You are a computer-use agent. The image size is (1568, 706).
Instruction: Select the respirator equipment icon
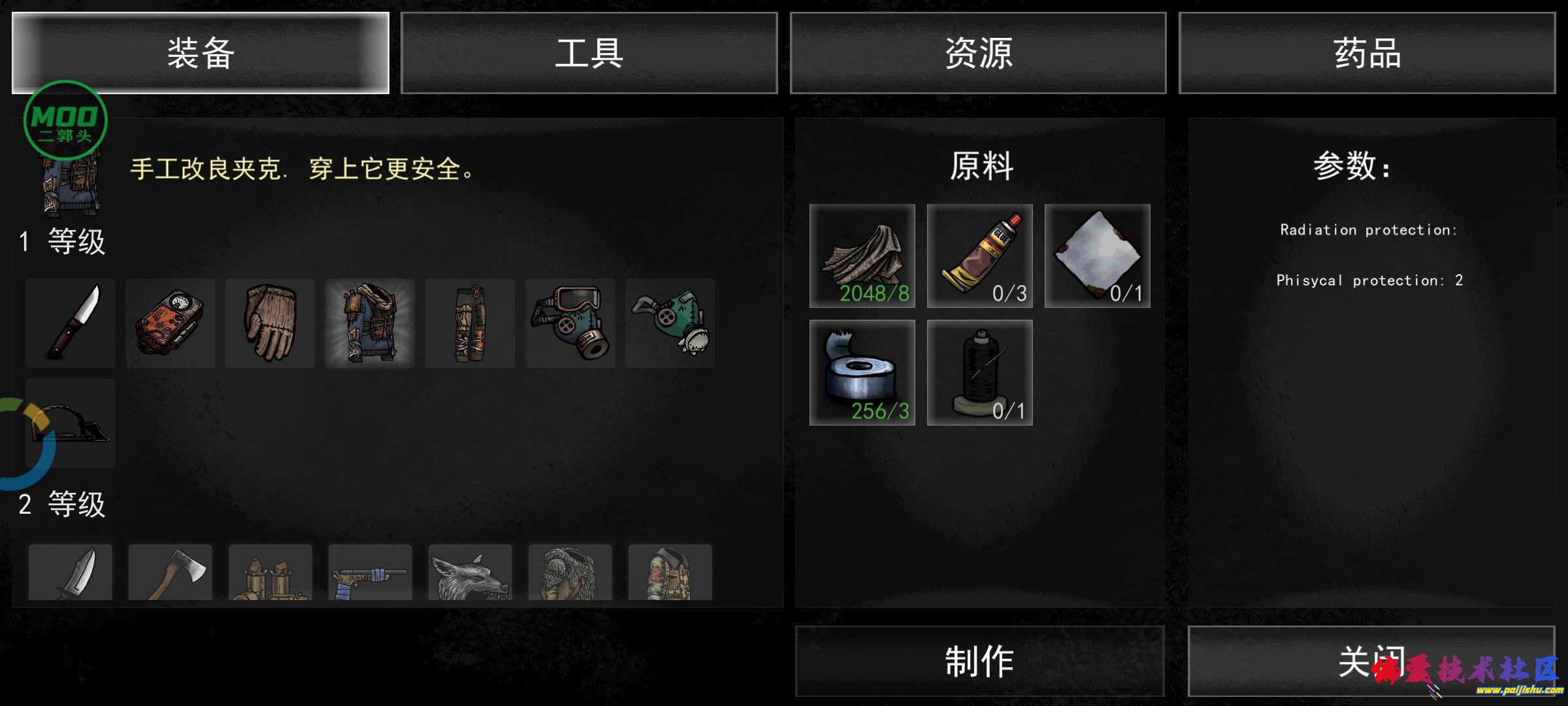(670, 323)
